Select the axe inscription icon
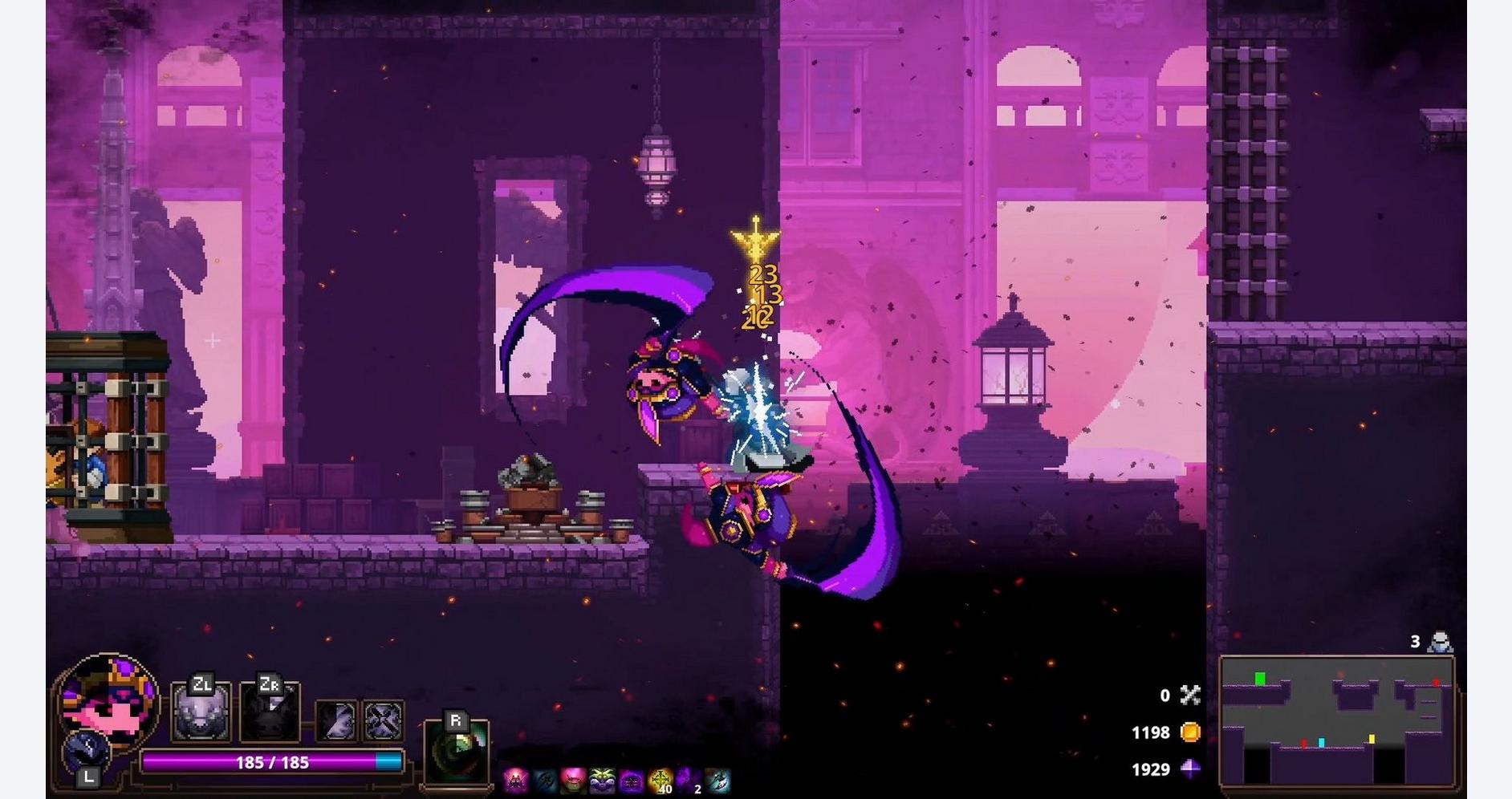 (718, 780)
